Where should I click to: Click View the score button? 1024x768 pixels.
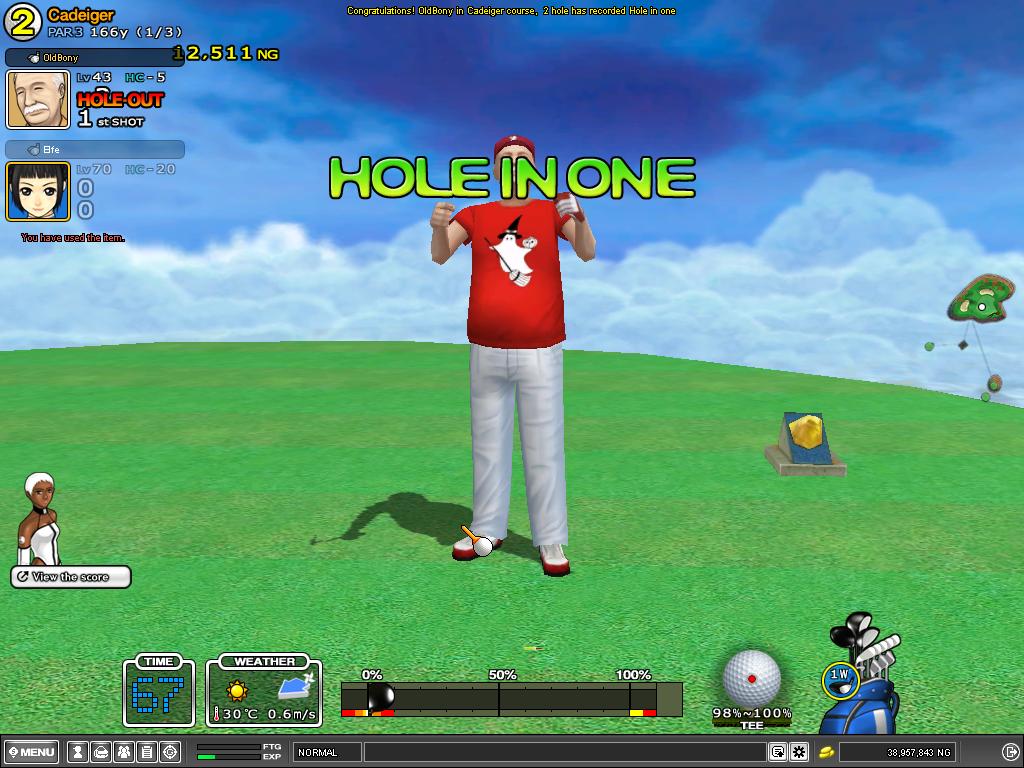point(71,577)
